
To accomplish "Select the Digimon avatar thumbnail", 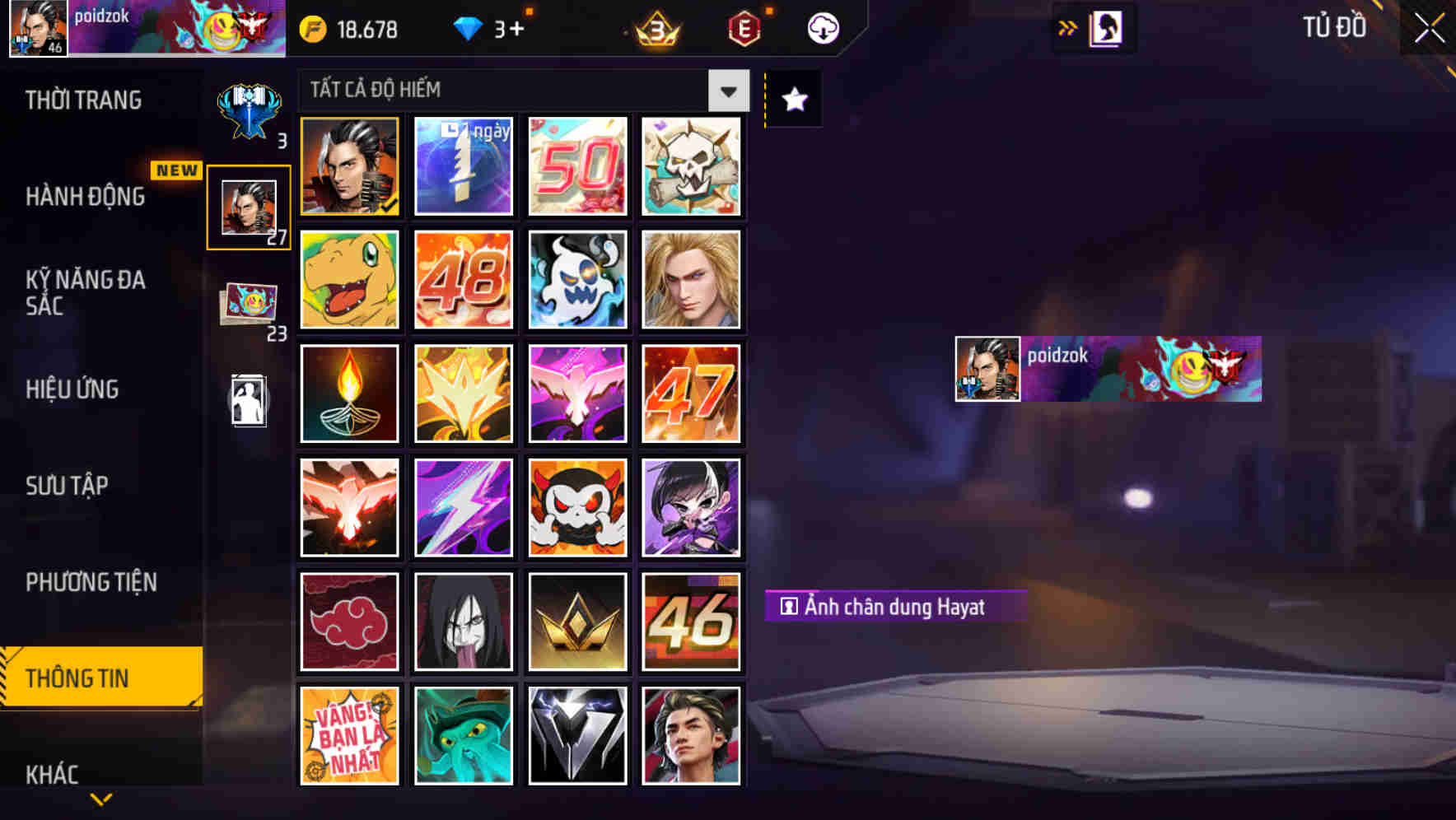I will click(349, 279).
